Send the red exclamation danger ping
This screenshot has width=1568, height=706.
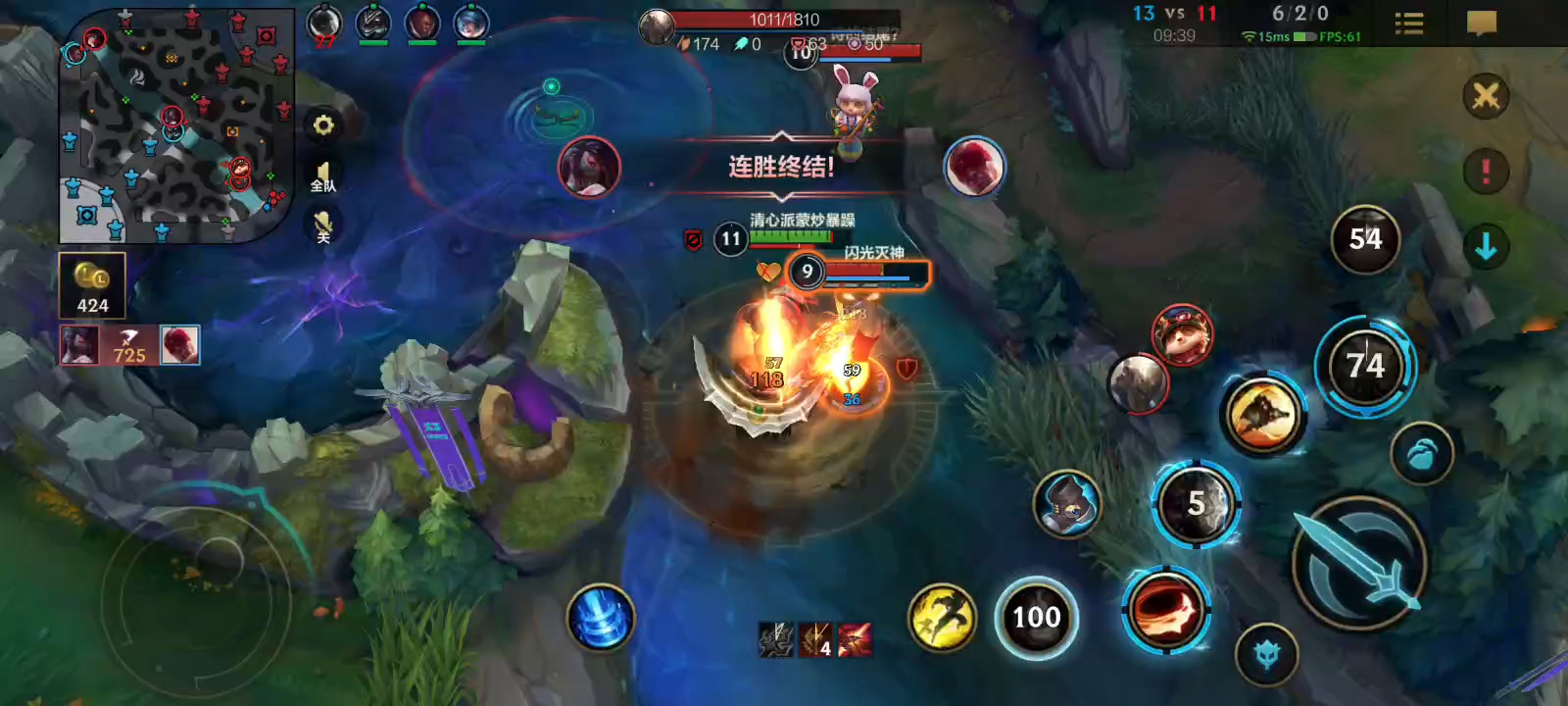1486,172
